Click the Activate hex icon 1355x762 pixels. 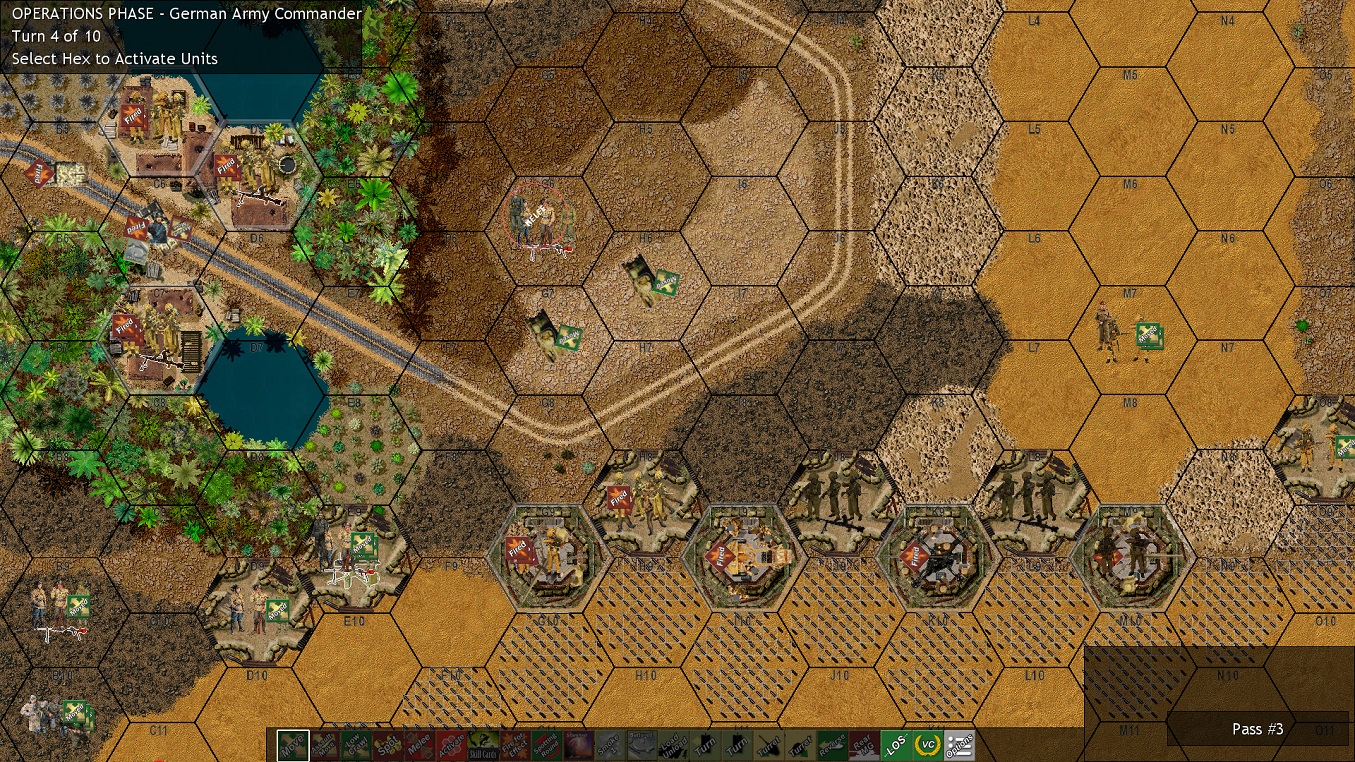(451, 745)
